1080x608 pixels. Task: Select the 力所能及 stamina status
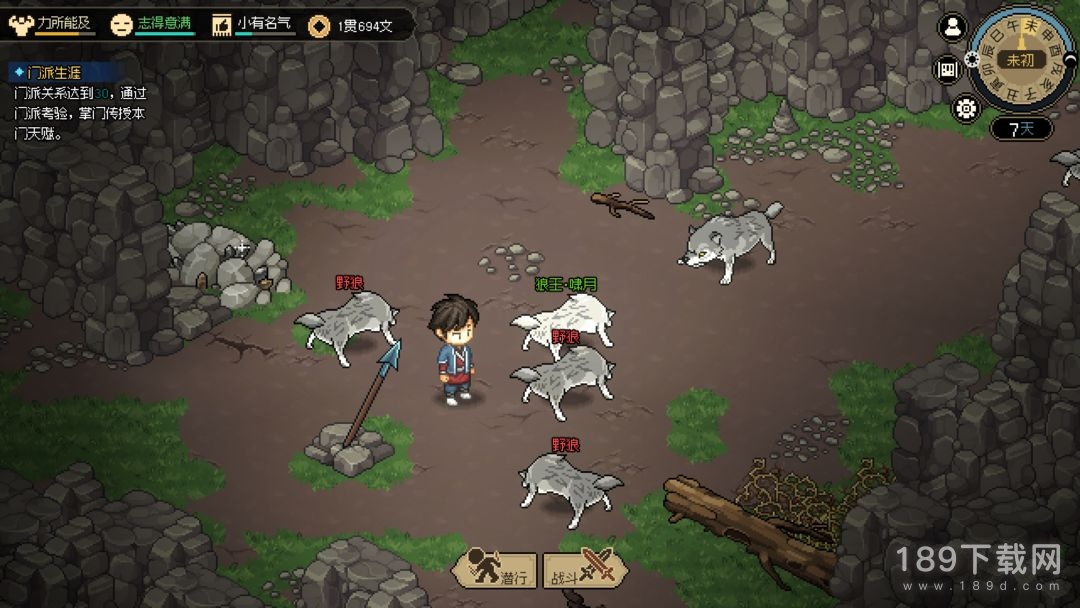[52, 24]
